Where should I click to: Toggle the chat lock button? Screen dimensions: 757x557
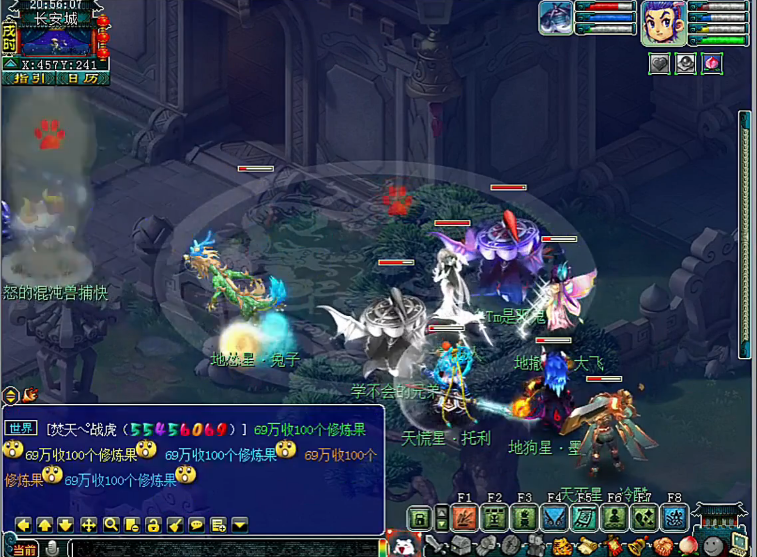[x=153, y=524]
